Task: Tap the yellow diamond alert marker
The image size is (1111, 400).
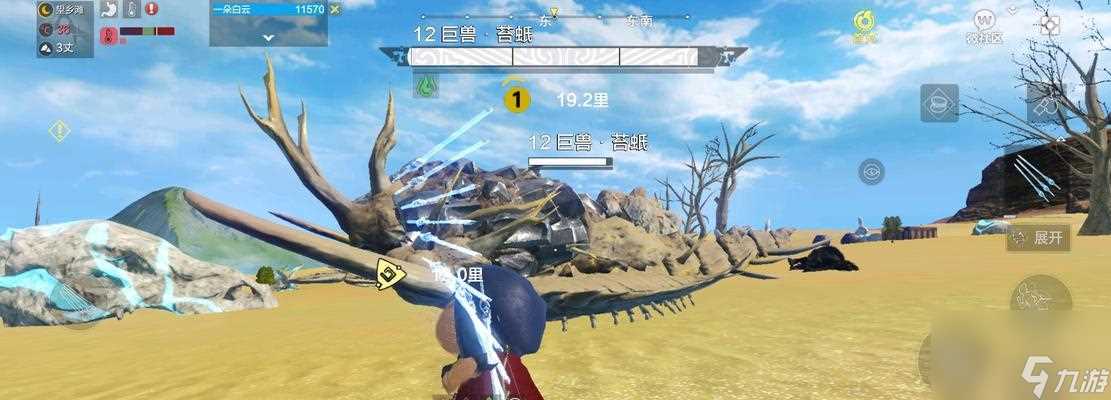Action: (59, 130)
